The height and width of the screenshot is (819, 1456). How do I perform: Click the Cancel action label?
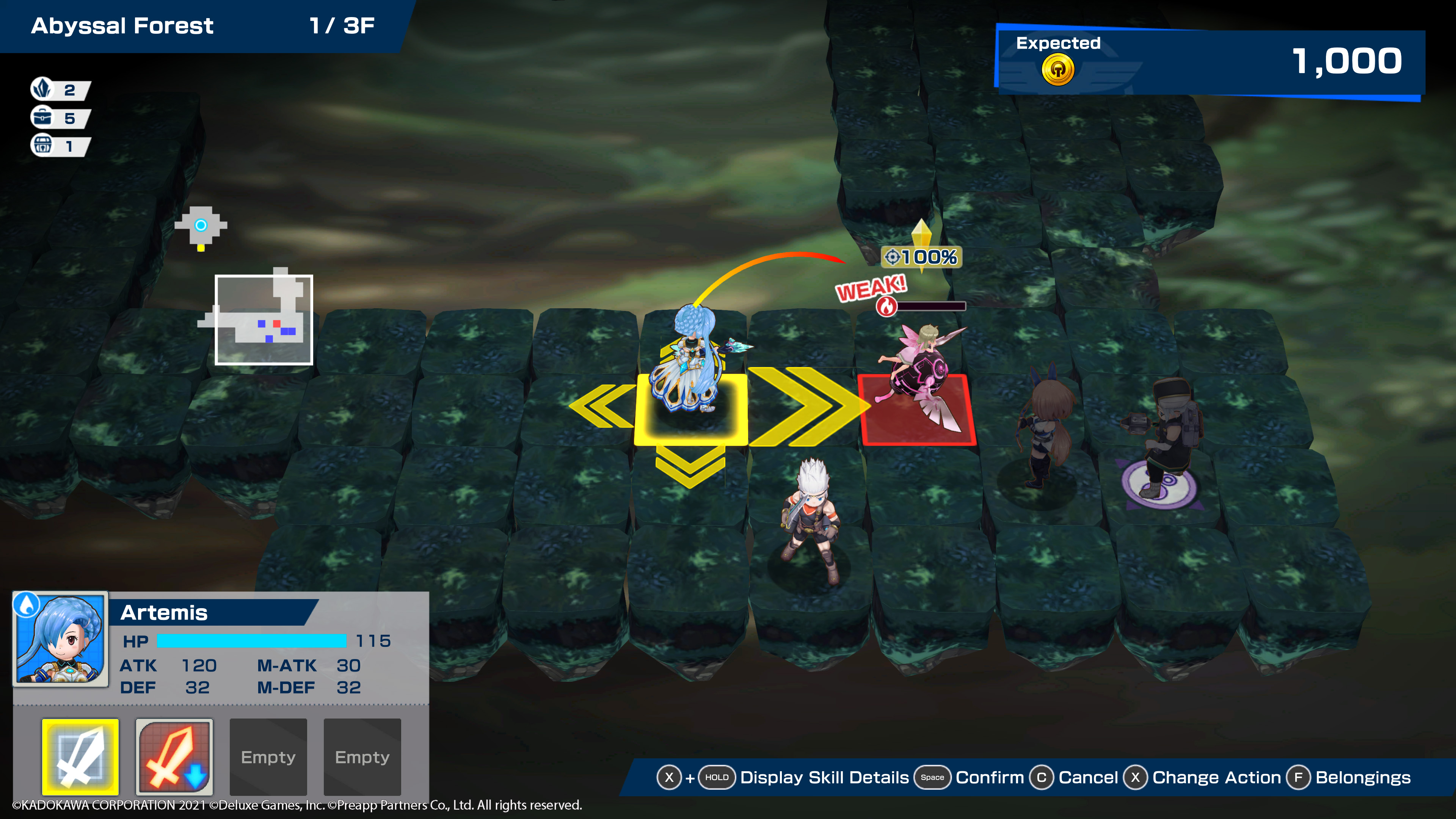(1087, 778)
